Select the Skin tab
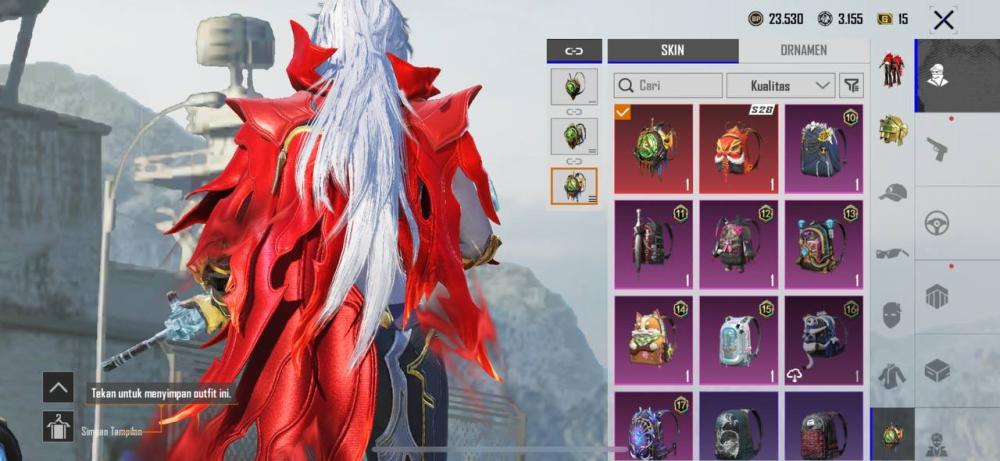 click(x=672, y=51)
